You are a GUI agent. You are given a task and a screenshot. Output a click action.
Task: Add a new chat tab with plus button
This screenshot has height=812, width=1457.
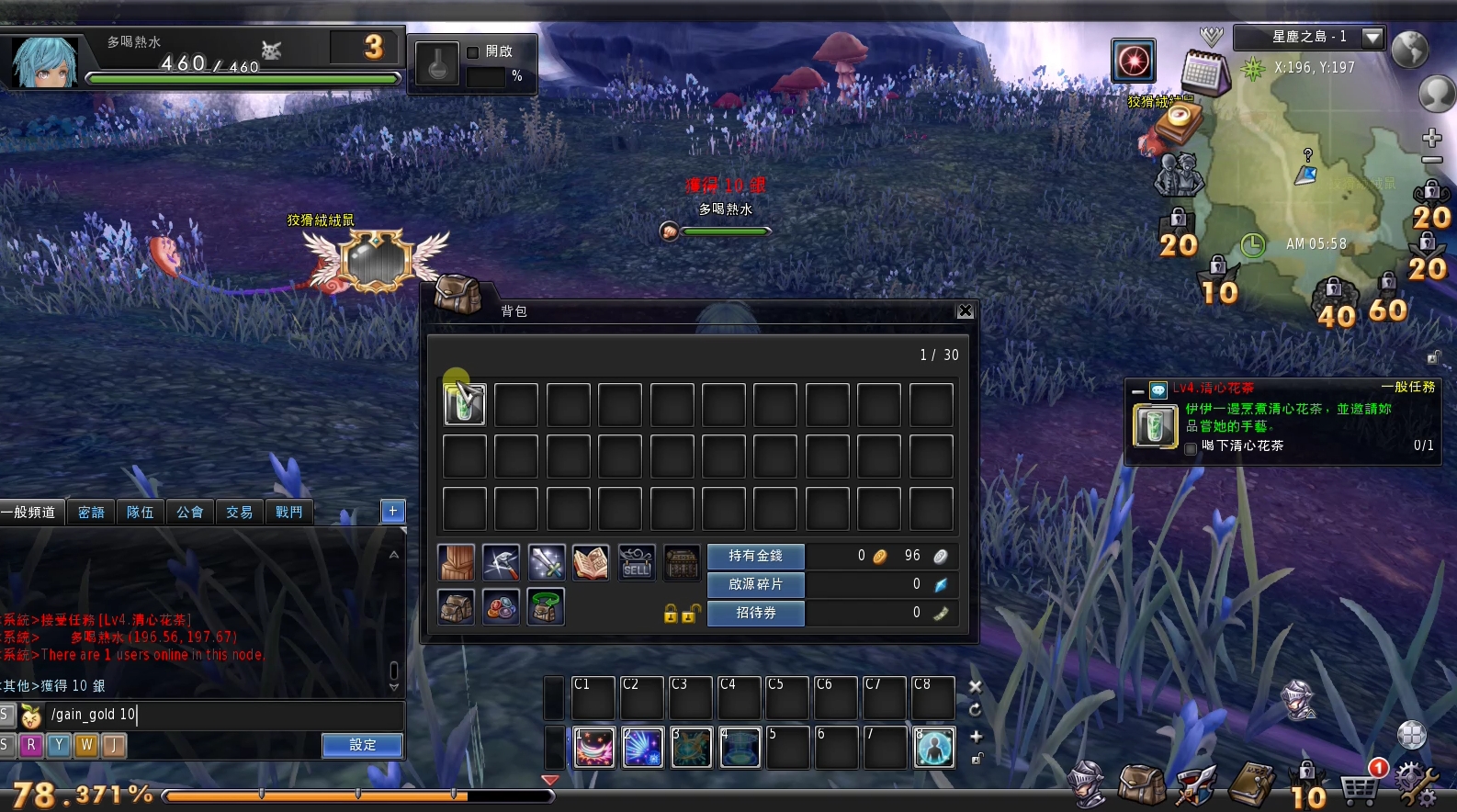coord(392,511)
